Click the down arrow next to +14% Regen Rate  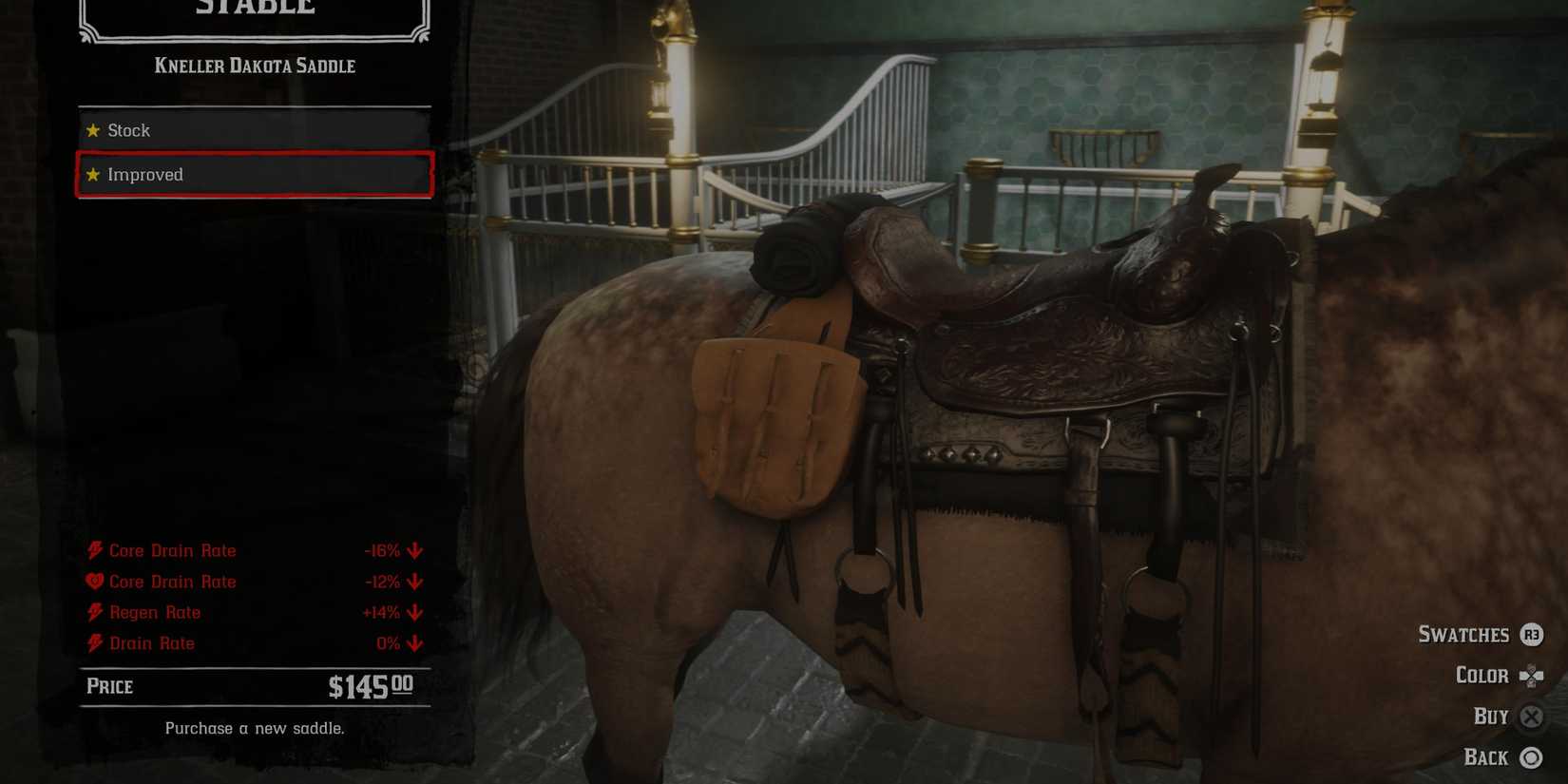(x=415, y=613)
